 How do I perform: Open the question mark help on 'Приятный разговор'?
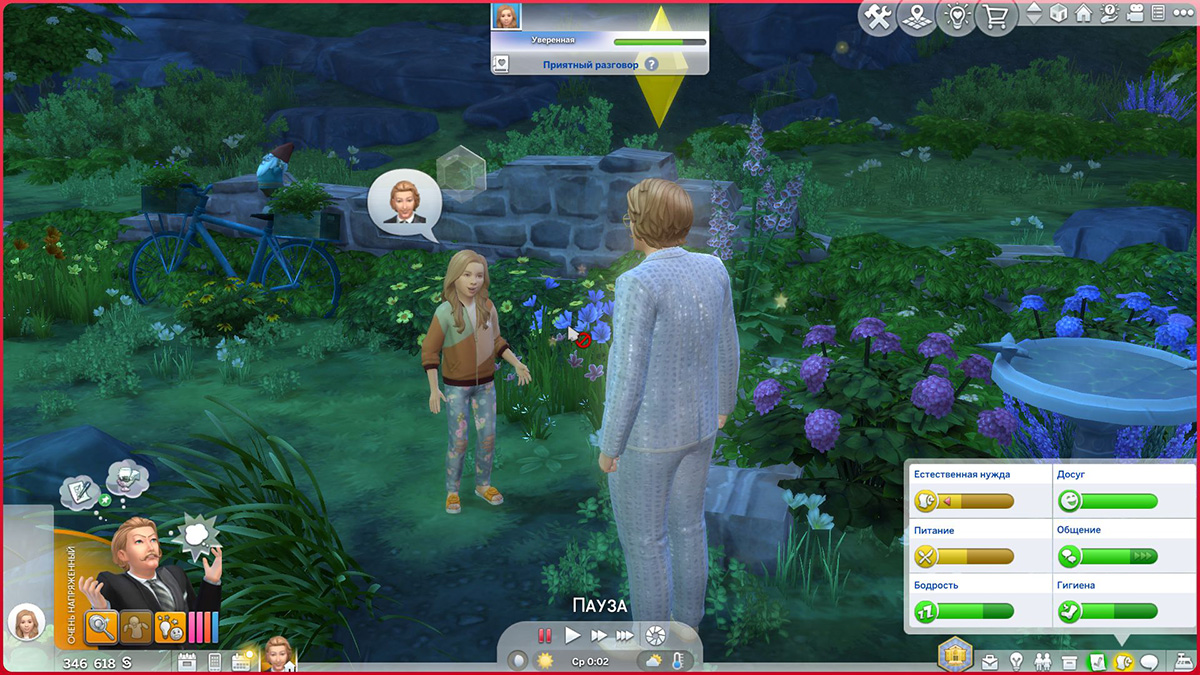coord(651,64)
